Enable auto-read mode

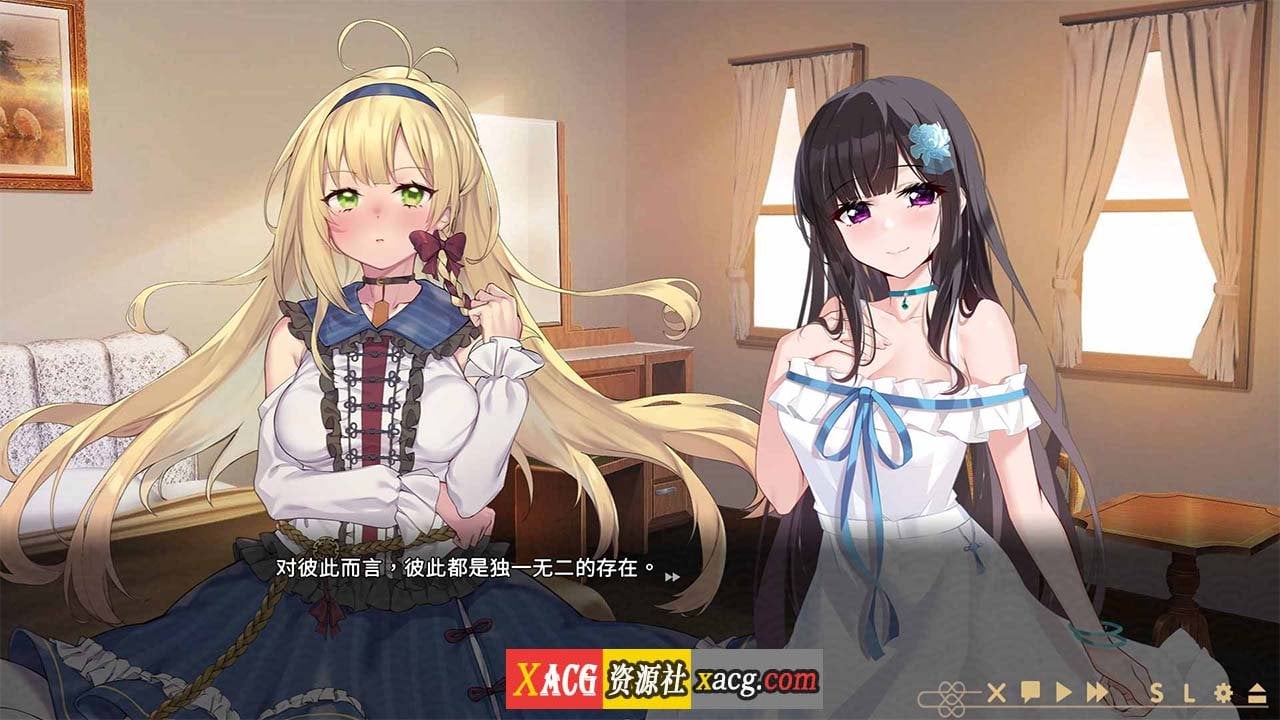point(1063,693)
